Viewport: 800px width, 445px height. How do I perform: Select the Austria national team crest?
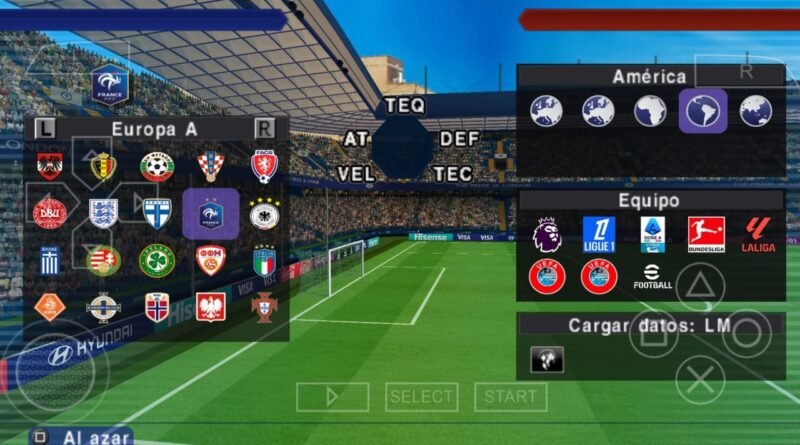click(x=48, y=166)
